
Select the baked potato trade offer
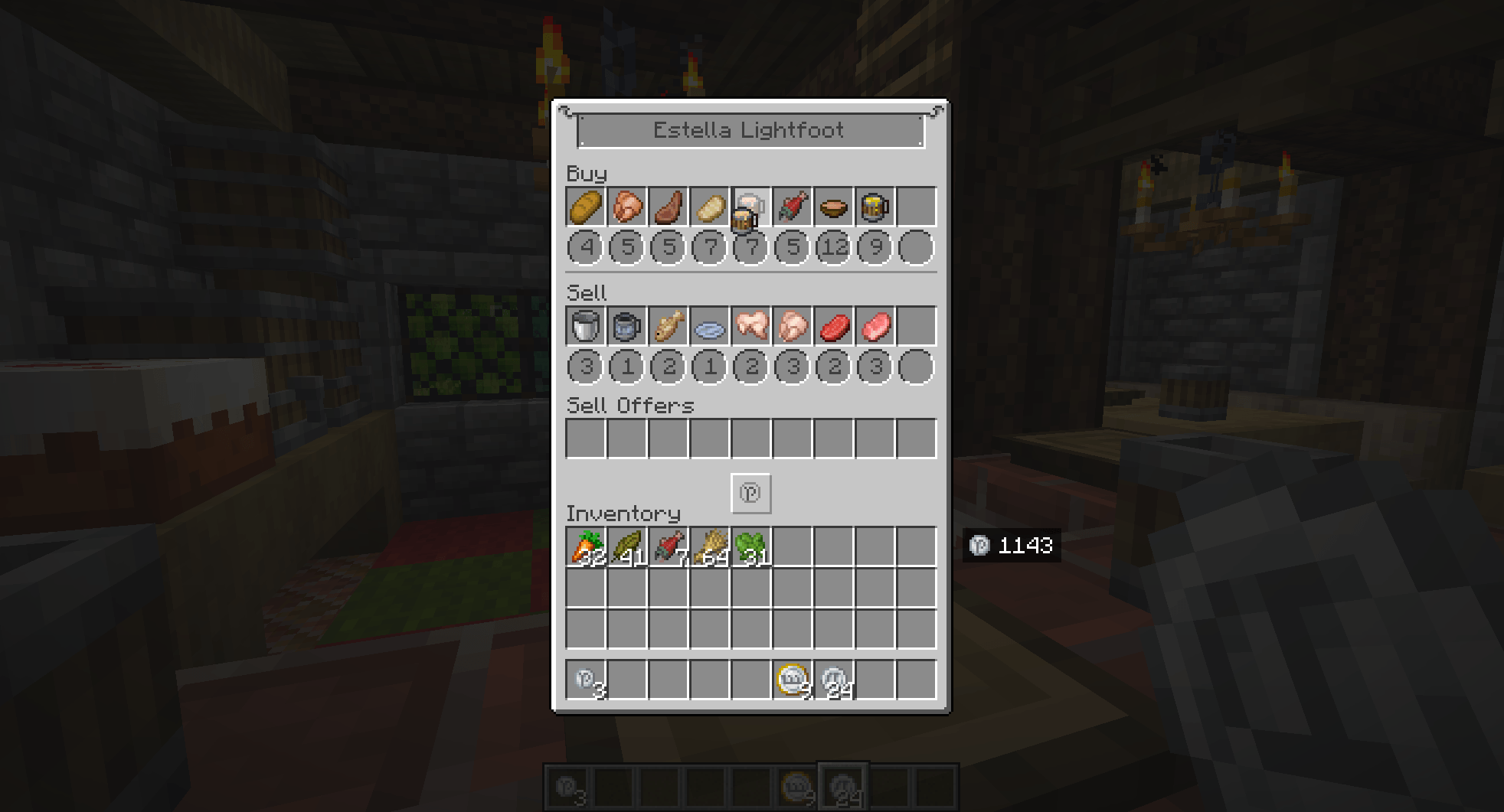tap(708, 205)
